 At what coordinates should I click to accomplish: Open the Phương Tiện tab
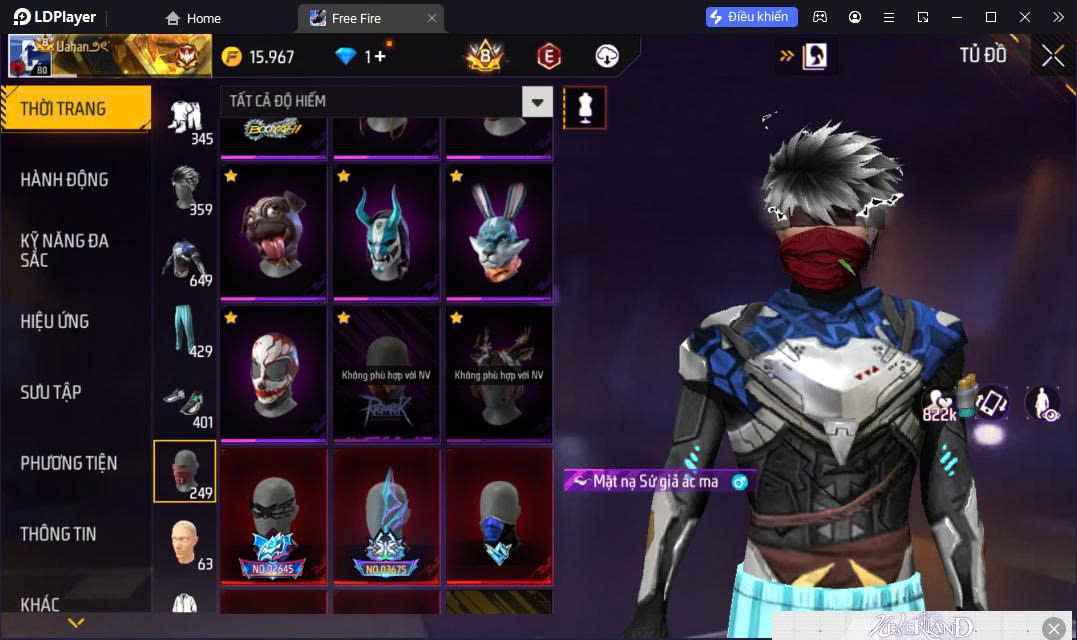[69, 463]
